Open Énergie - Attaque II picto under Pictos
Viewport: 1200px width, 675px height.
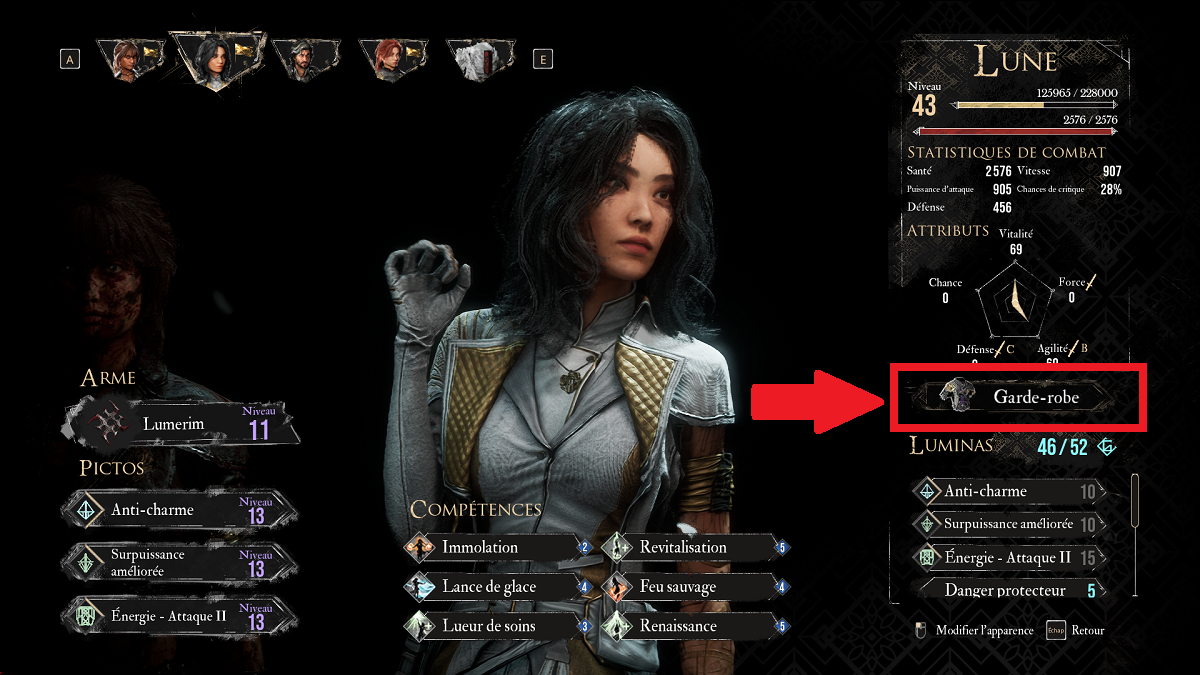180,617
